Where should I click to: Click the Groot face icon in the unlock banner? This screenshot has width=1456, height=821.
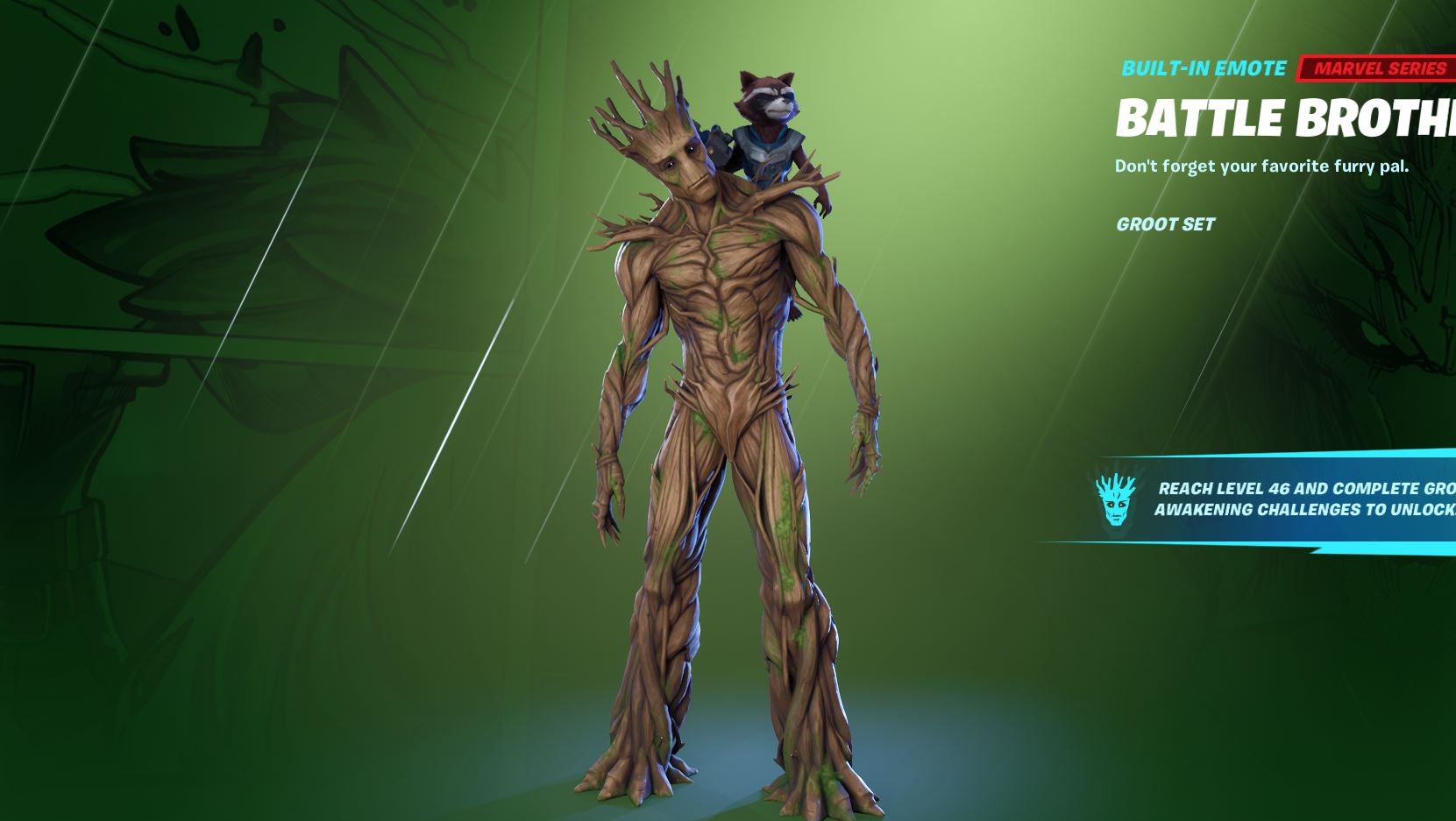tap(1116, 501)
